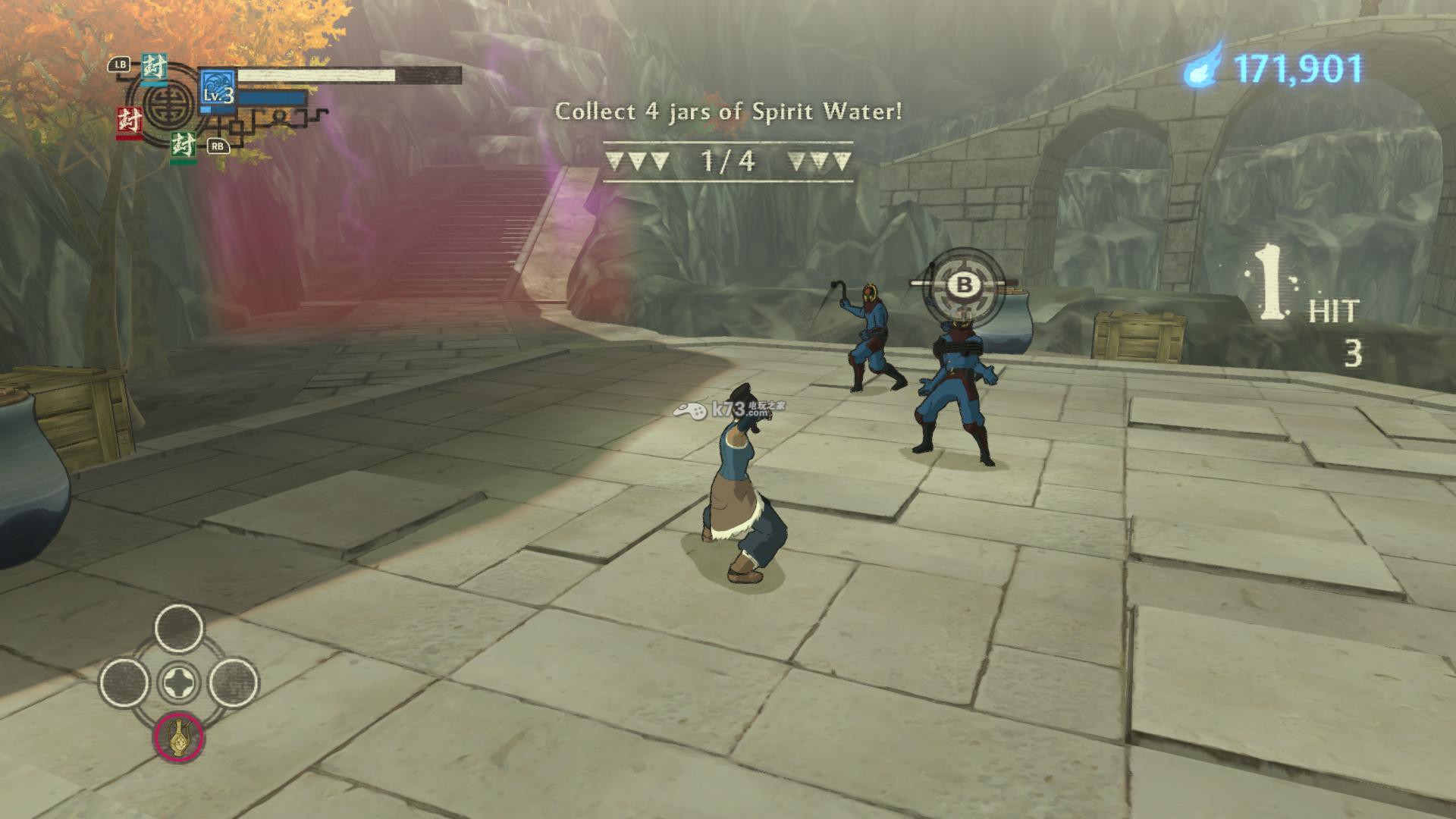Select the blue sealed element icon
This screenshot has height=819, width=1456.
click(155, 69)
